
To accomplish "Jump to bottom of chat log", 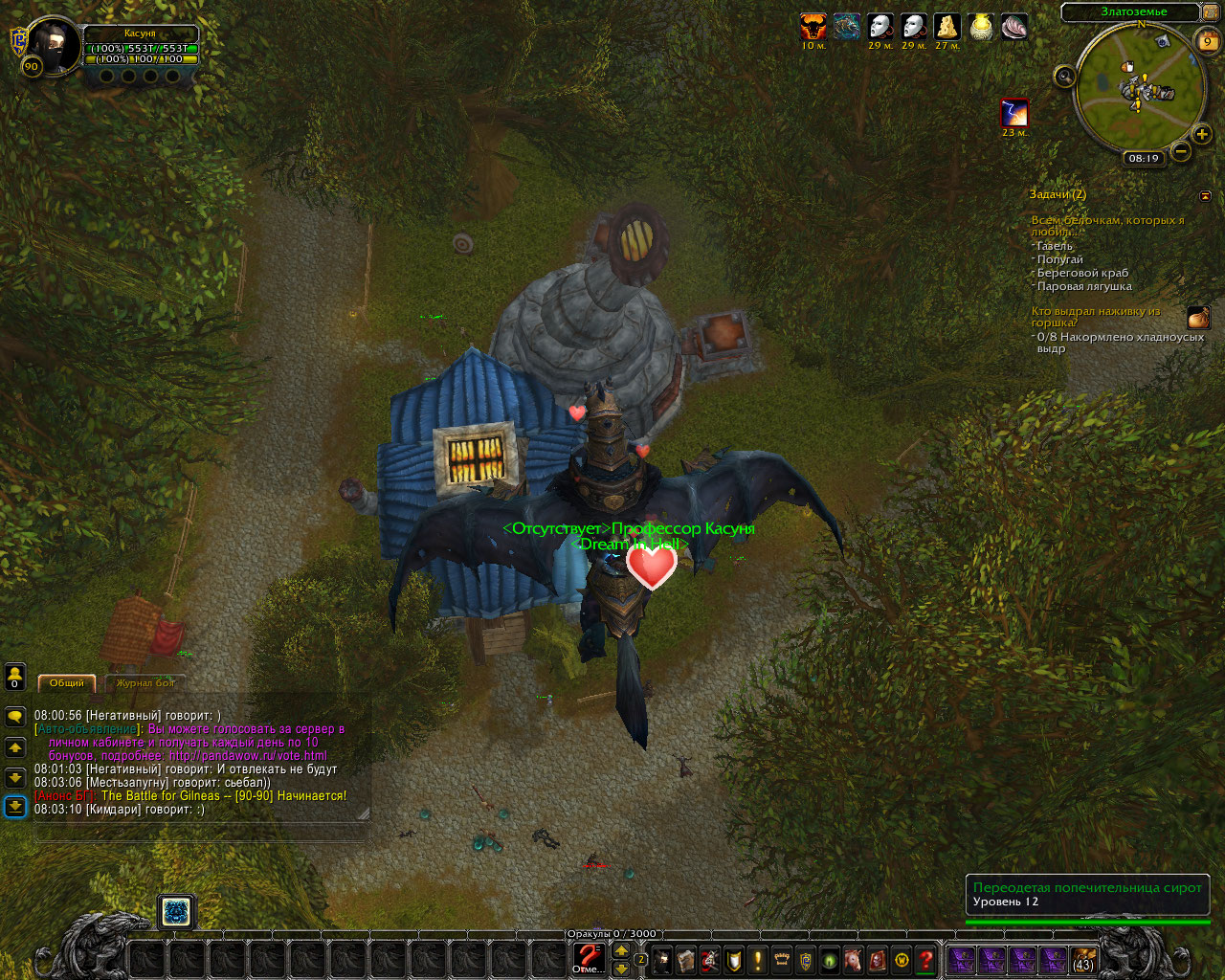I will click(15, 807).
